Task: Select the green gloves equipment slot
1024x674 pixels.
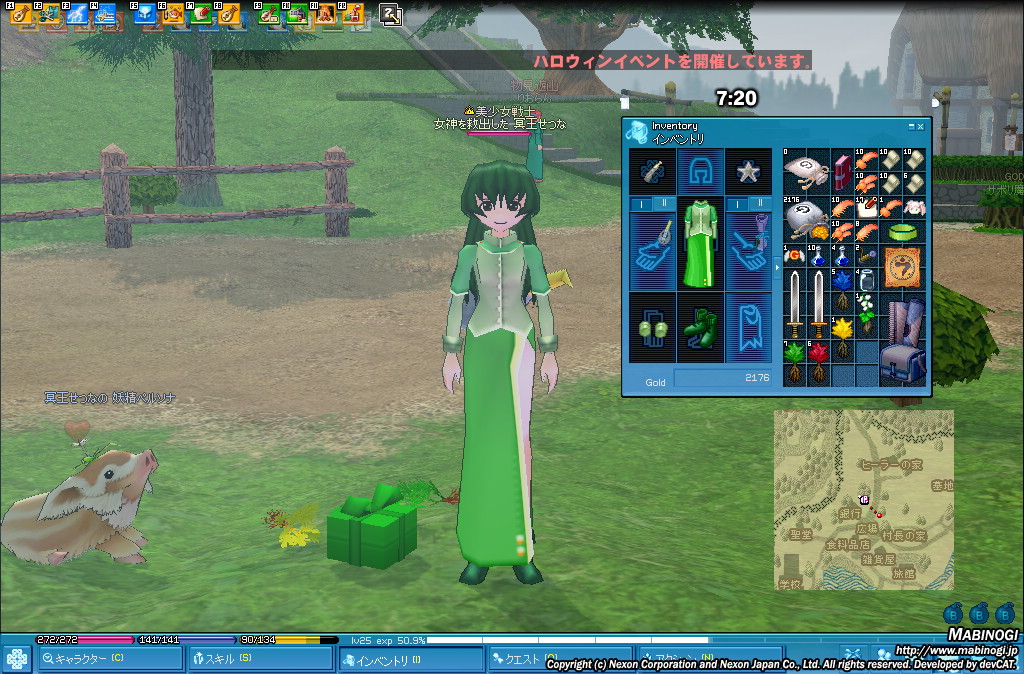Action: (x=652, y=329)
